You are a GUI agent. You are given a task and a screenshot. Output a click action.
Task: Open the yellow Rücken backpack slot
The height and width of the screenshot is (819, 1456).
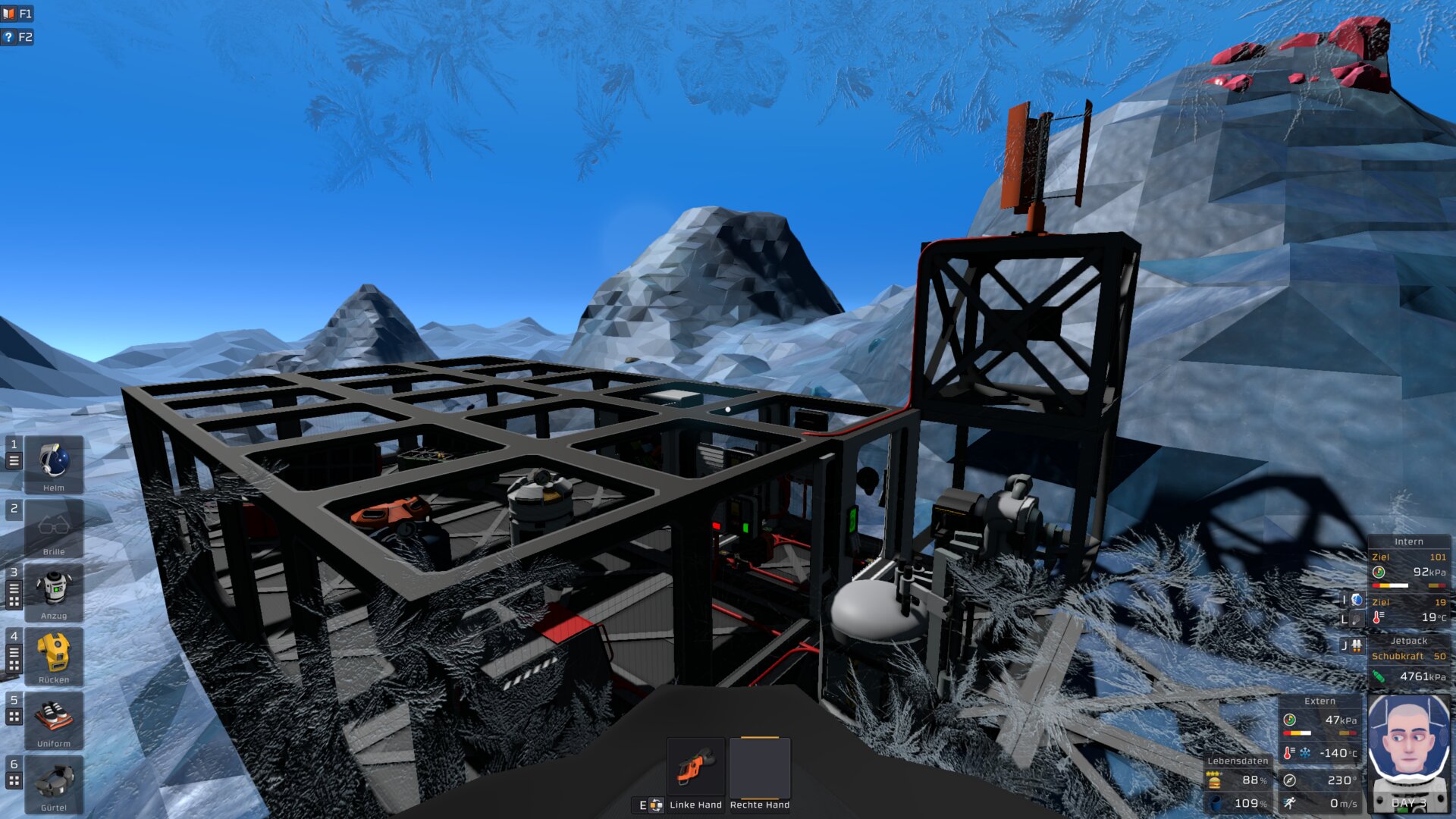53,651
